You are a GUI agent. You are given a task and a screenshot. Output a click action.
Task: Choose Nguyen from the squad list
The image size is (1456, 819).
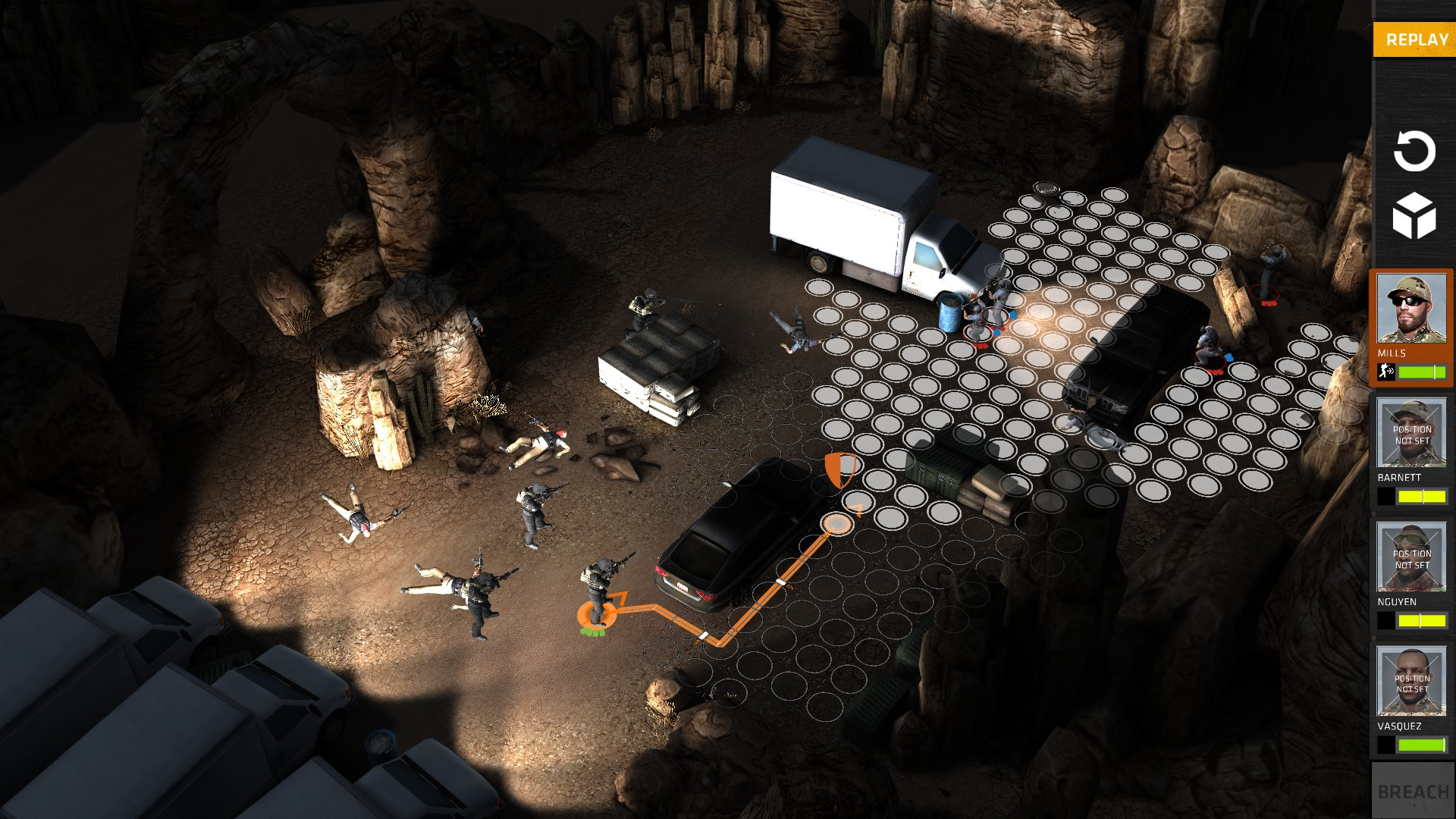1410,557
